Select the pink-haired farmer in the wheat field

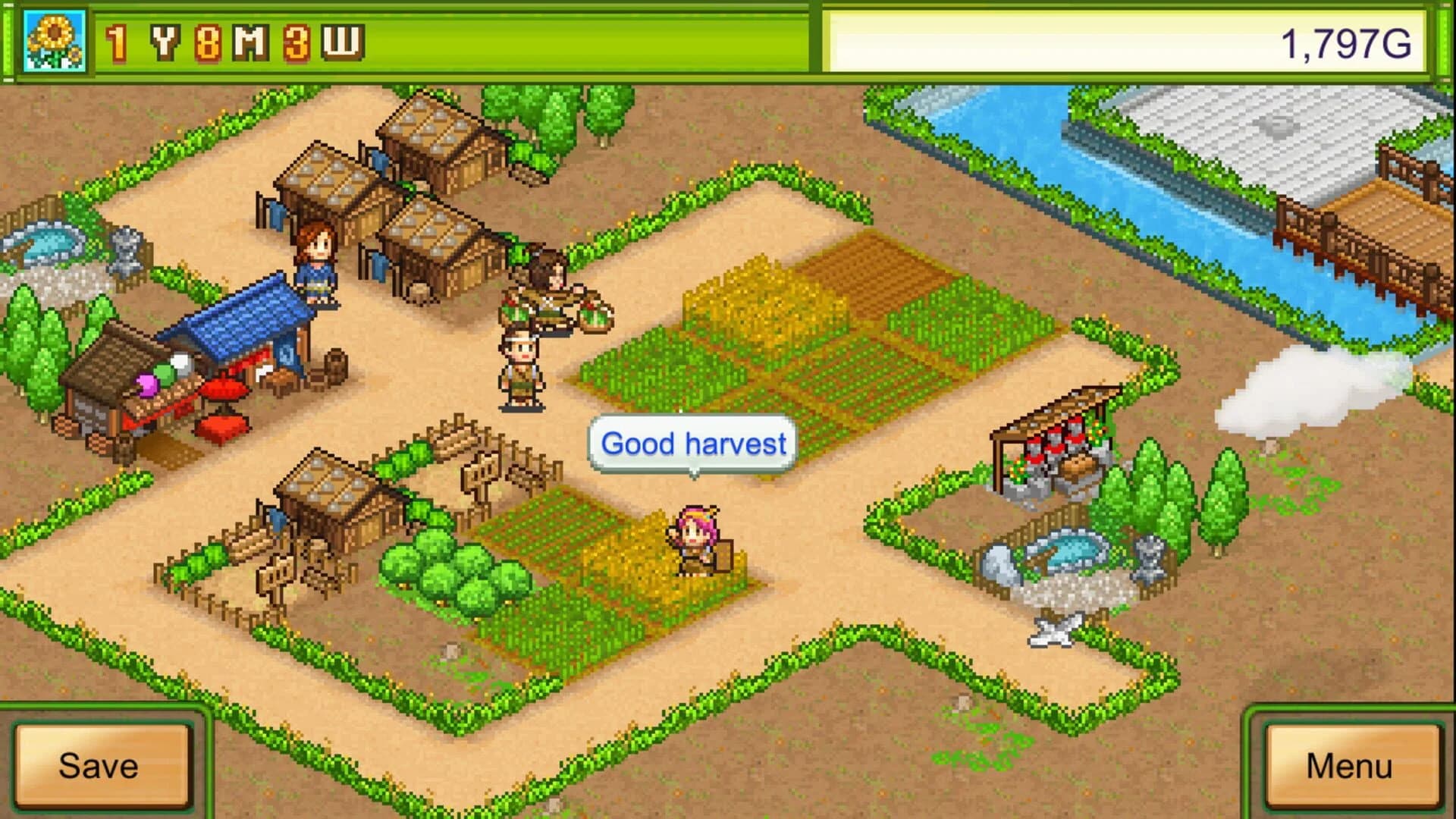pyautogui.click(x=692, y=538)
